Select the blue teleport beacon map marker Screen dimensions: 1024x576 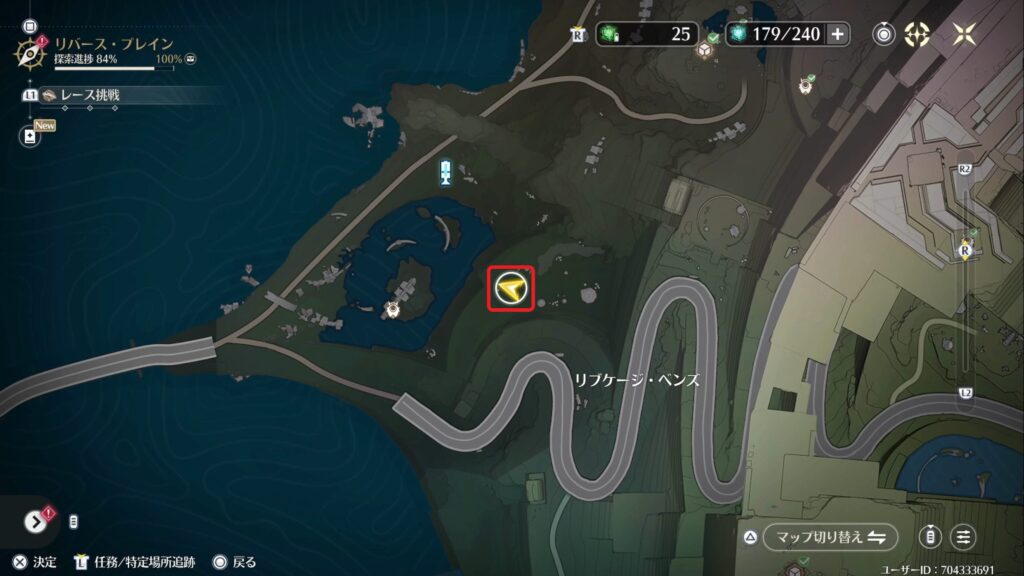pos(446,172)
